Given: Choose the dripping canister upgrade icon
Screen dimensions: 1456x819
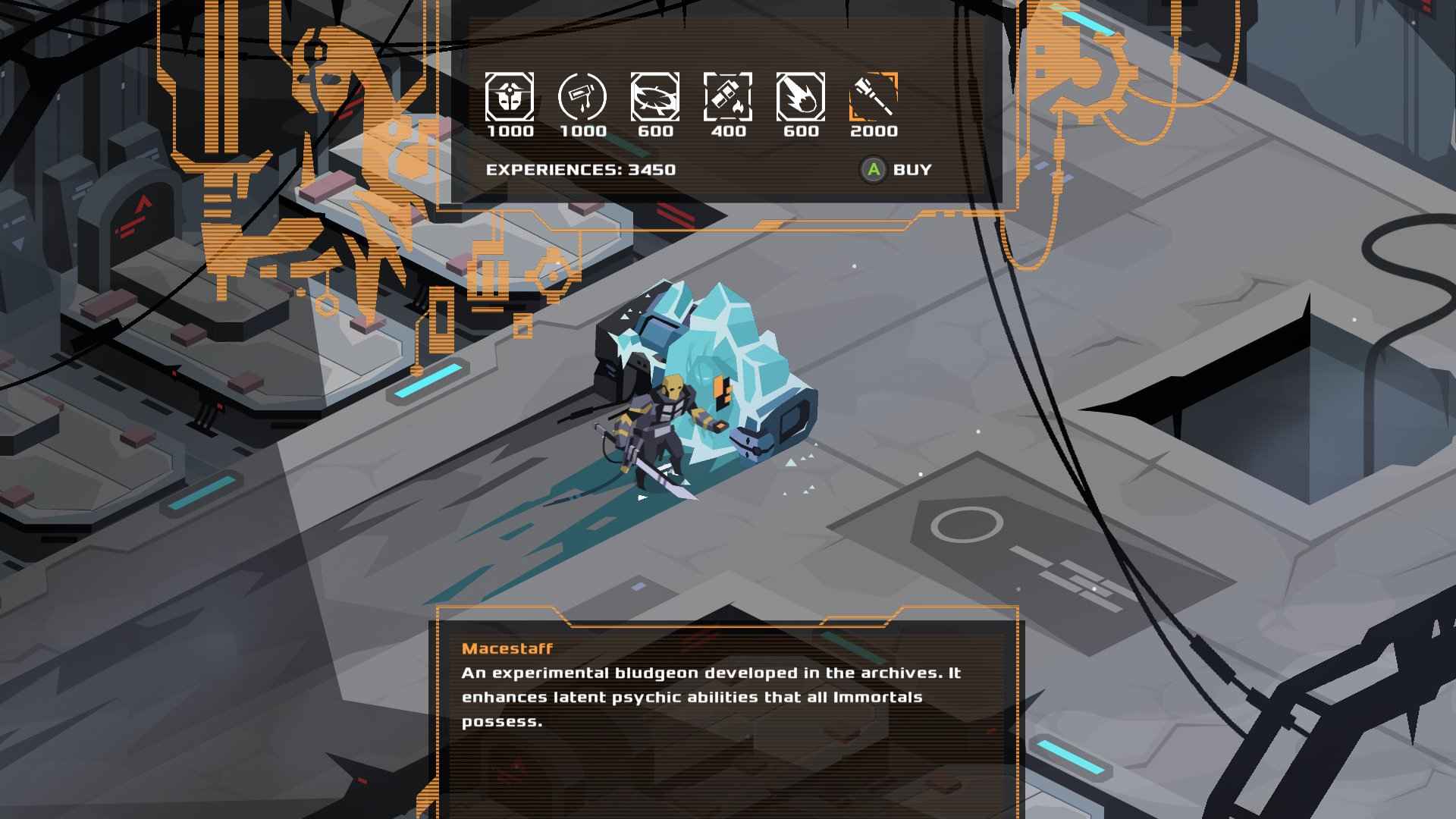Looking at the screenshot, I should (x=582, y=97).
